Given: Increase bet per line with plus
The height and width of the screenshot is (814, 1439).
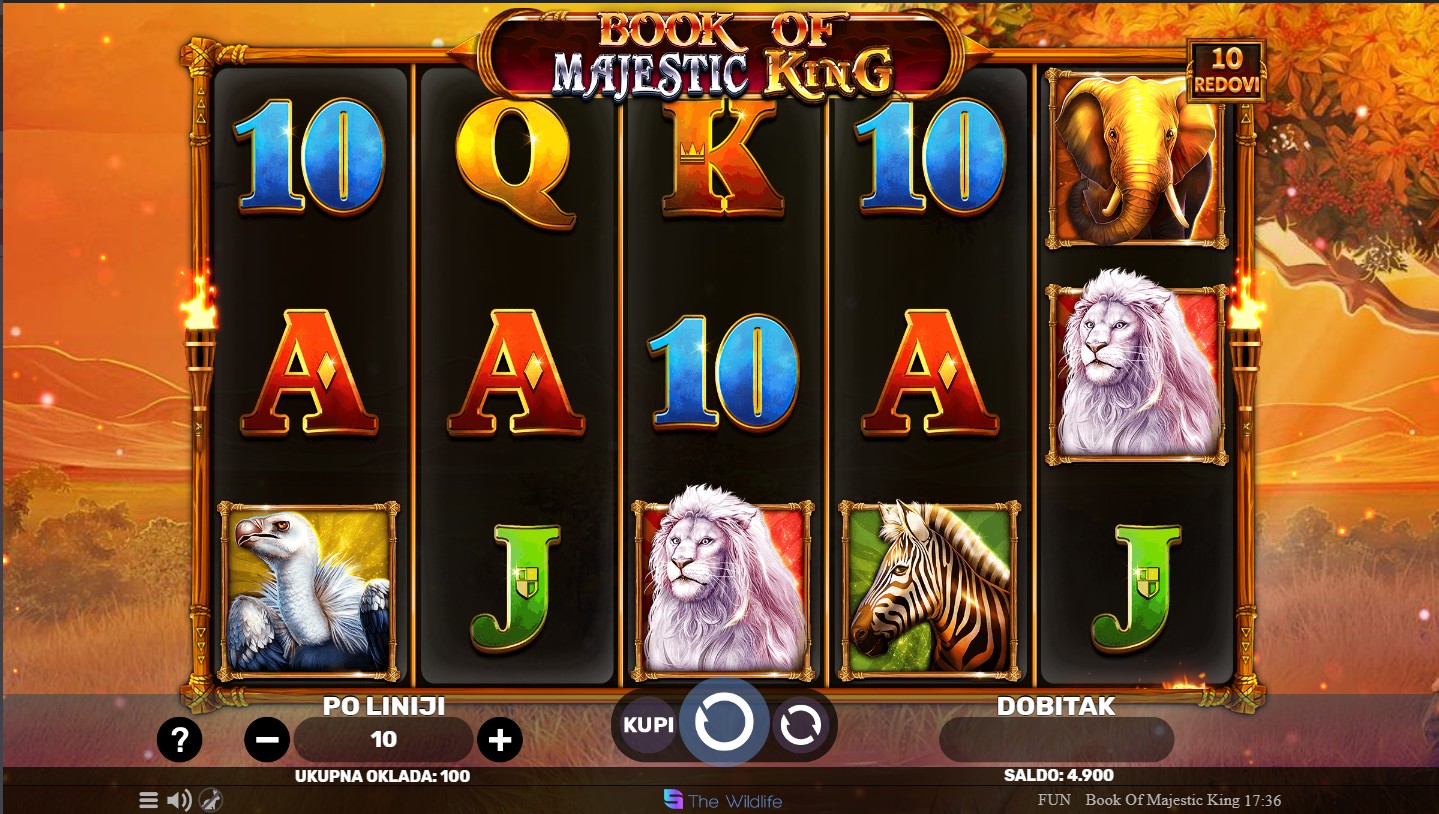Looking at the screenshot, I should (x=500, y=740).
